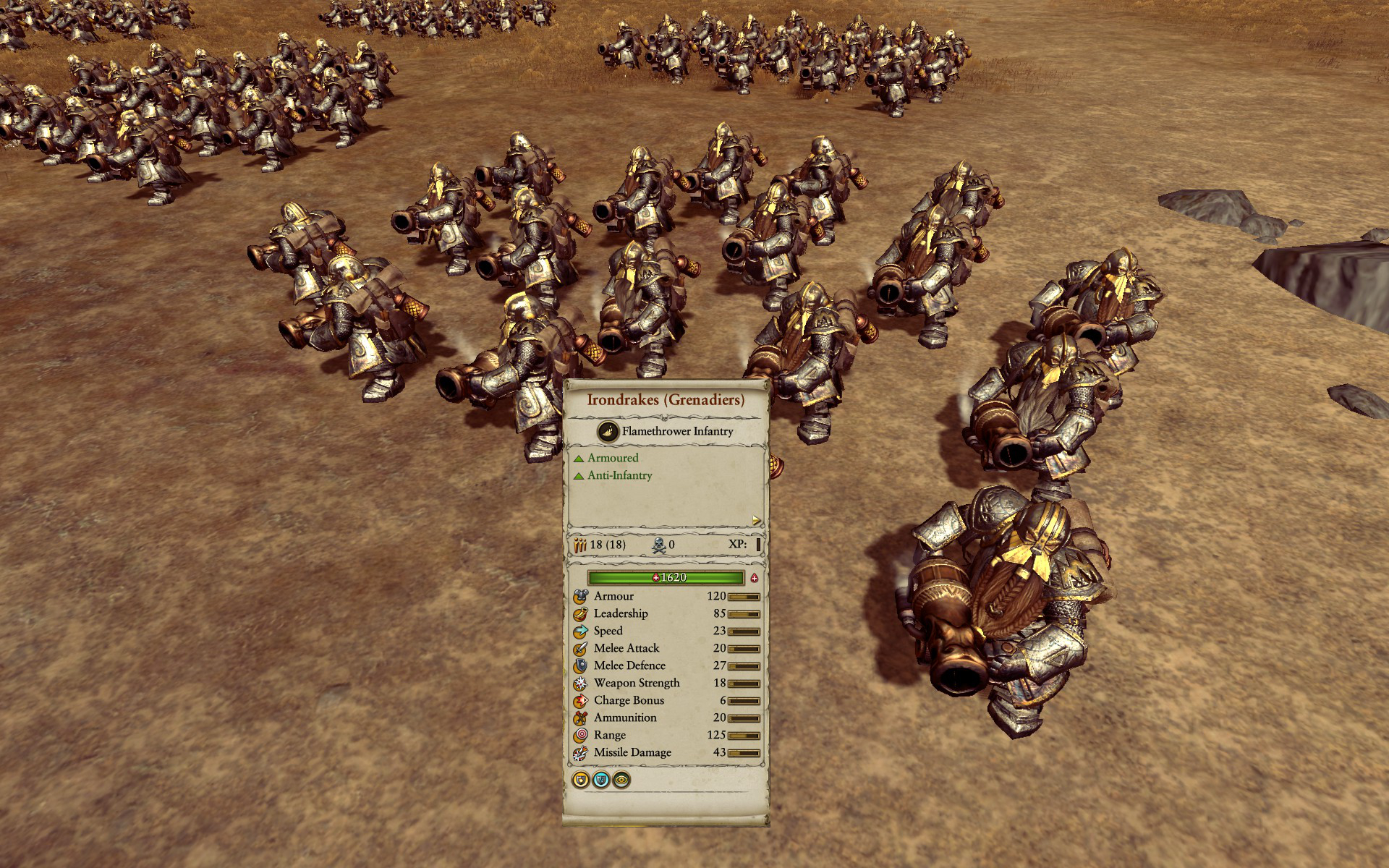Click the Flamethrower Infantry category icon
1389x868 pixels.
pyautogui.click(x=608, y=431)
